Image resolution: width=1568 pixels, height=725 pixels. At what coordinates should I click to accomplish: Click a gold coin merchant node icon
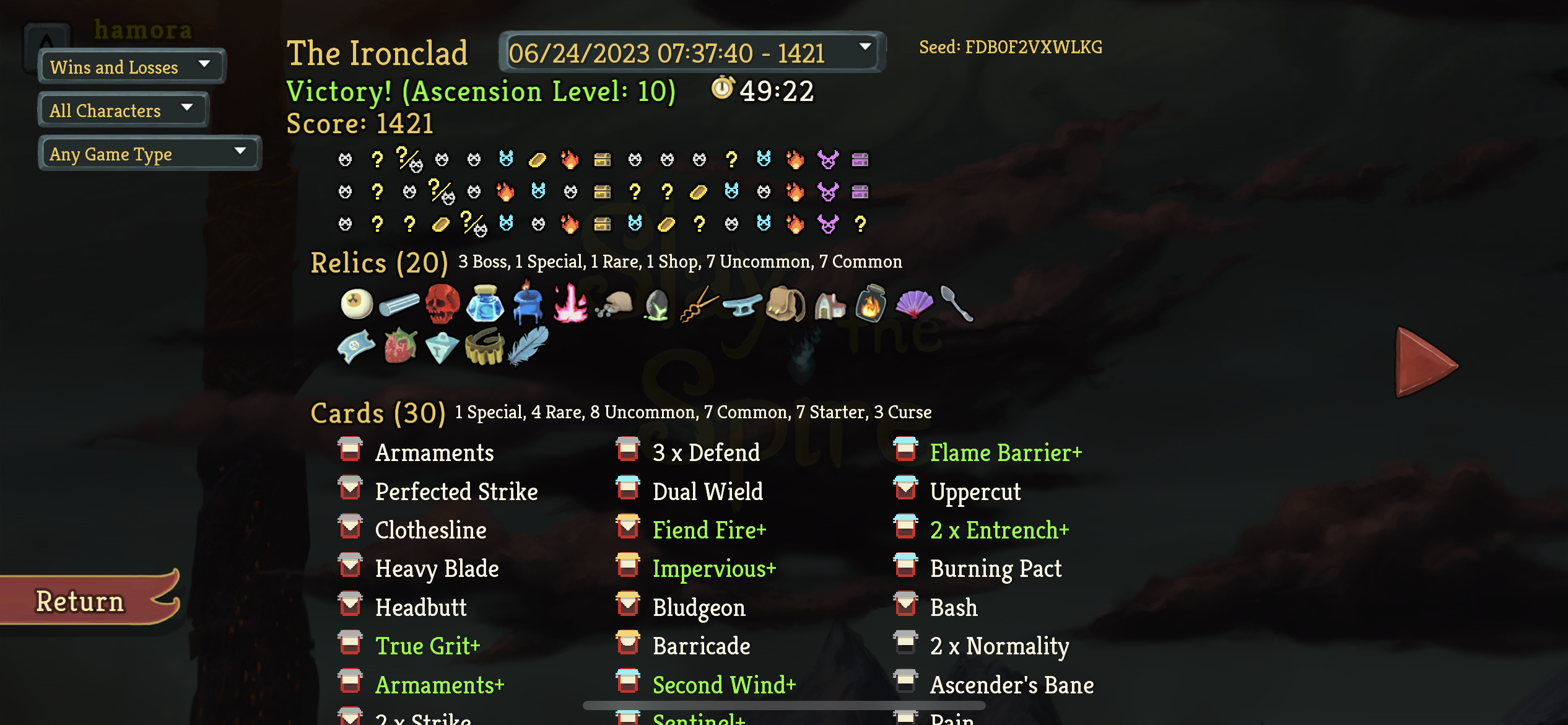(538, 160)
